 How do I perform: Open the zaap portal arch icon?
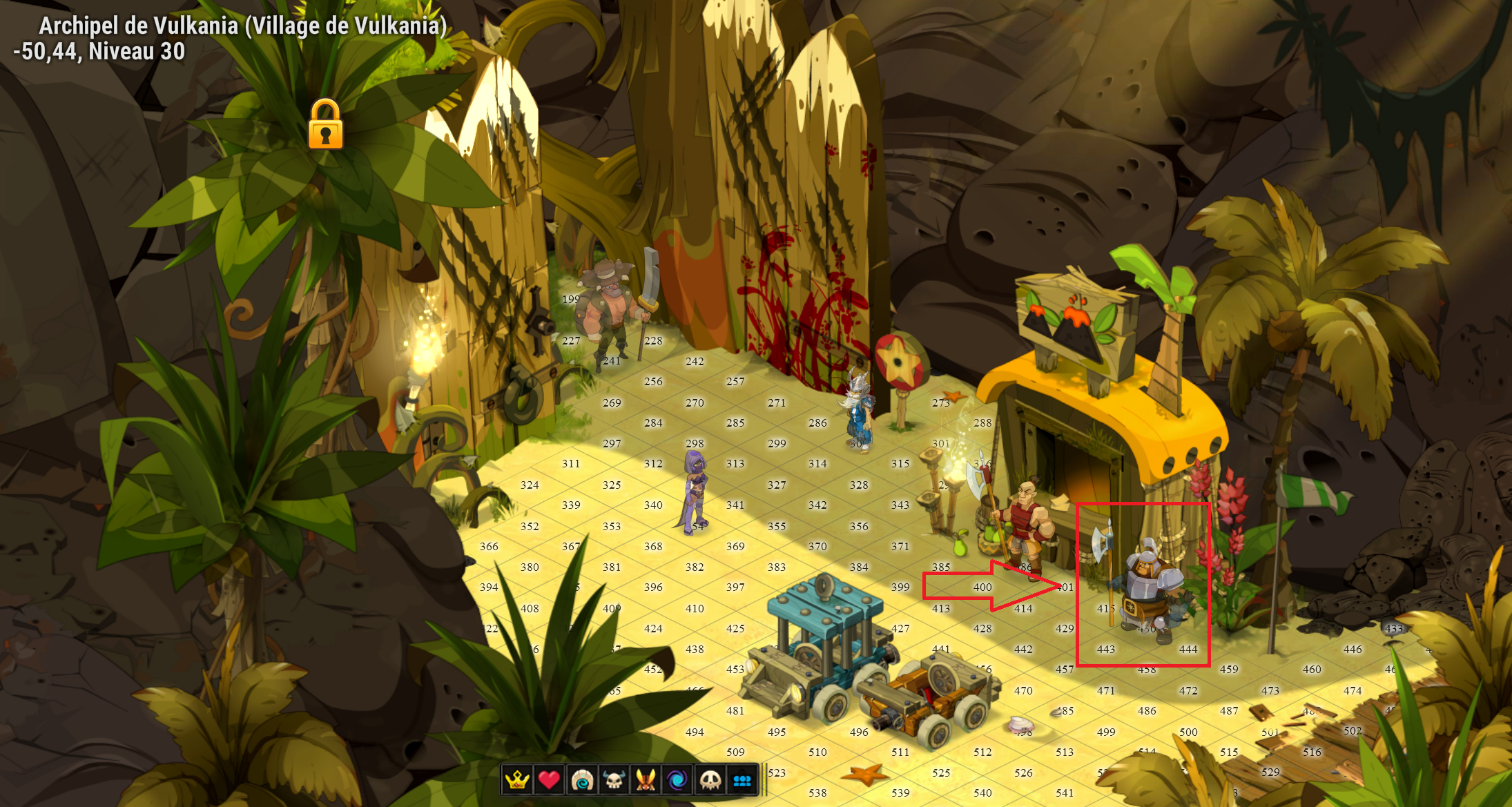(x=581, y=780)
